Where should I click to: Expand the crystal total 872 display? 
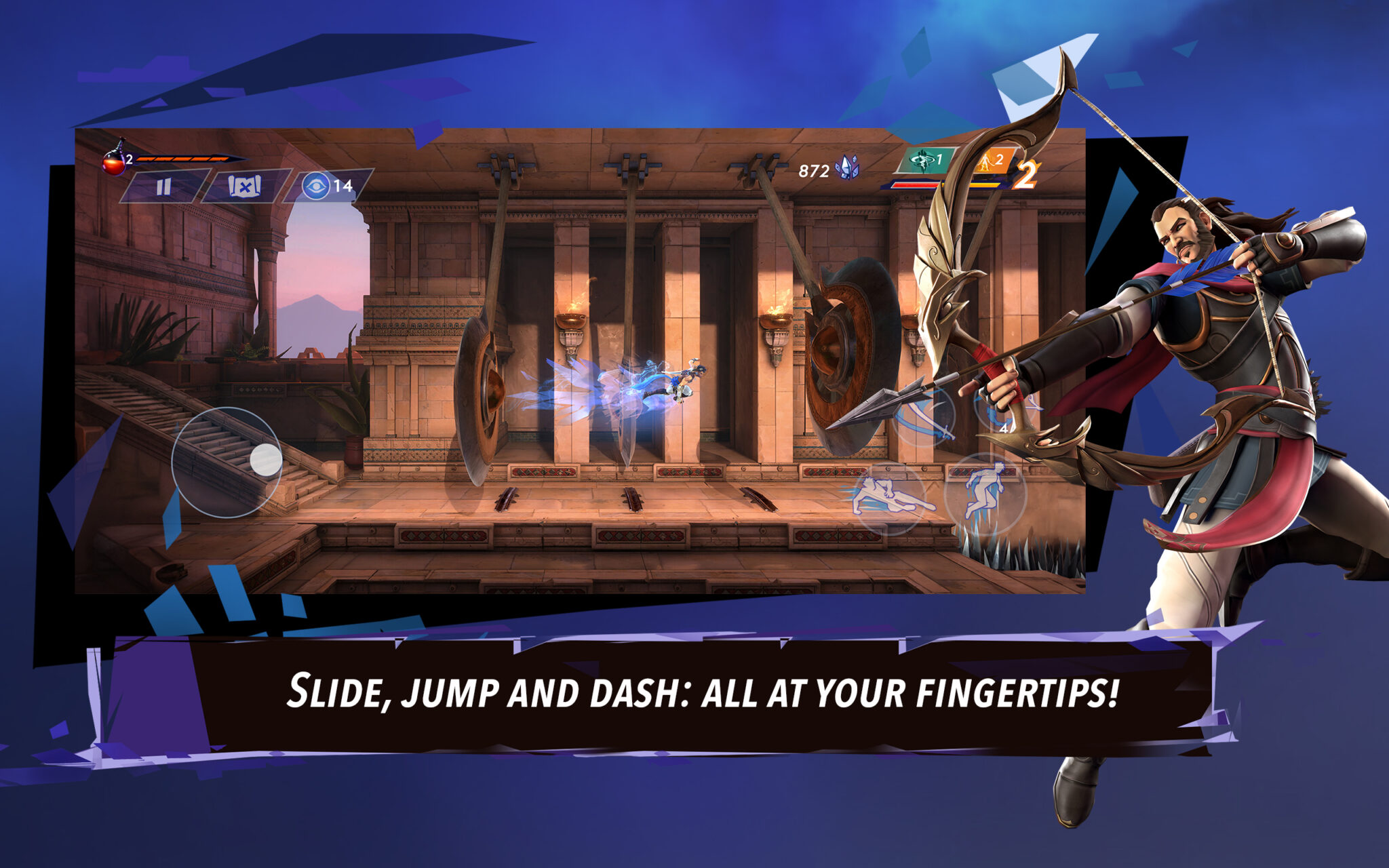point(814,170)
